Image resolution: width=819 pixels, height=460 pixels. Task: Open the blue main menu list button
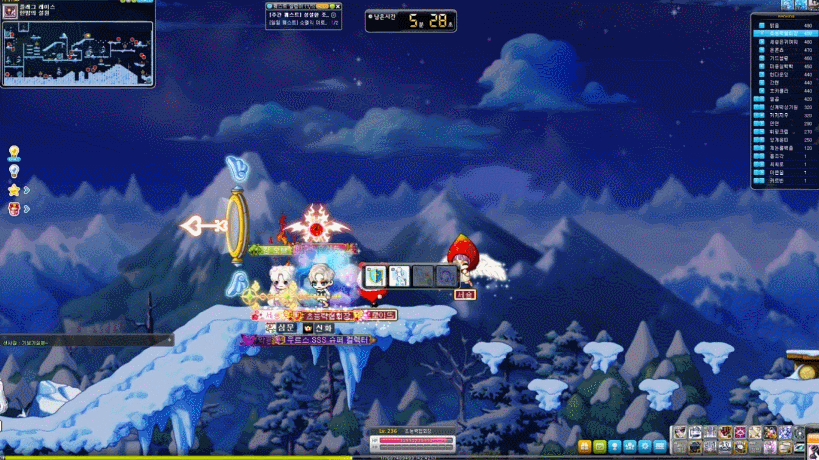661,445
